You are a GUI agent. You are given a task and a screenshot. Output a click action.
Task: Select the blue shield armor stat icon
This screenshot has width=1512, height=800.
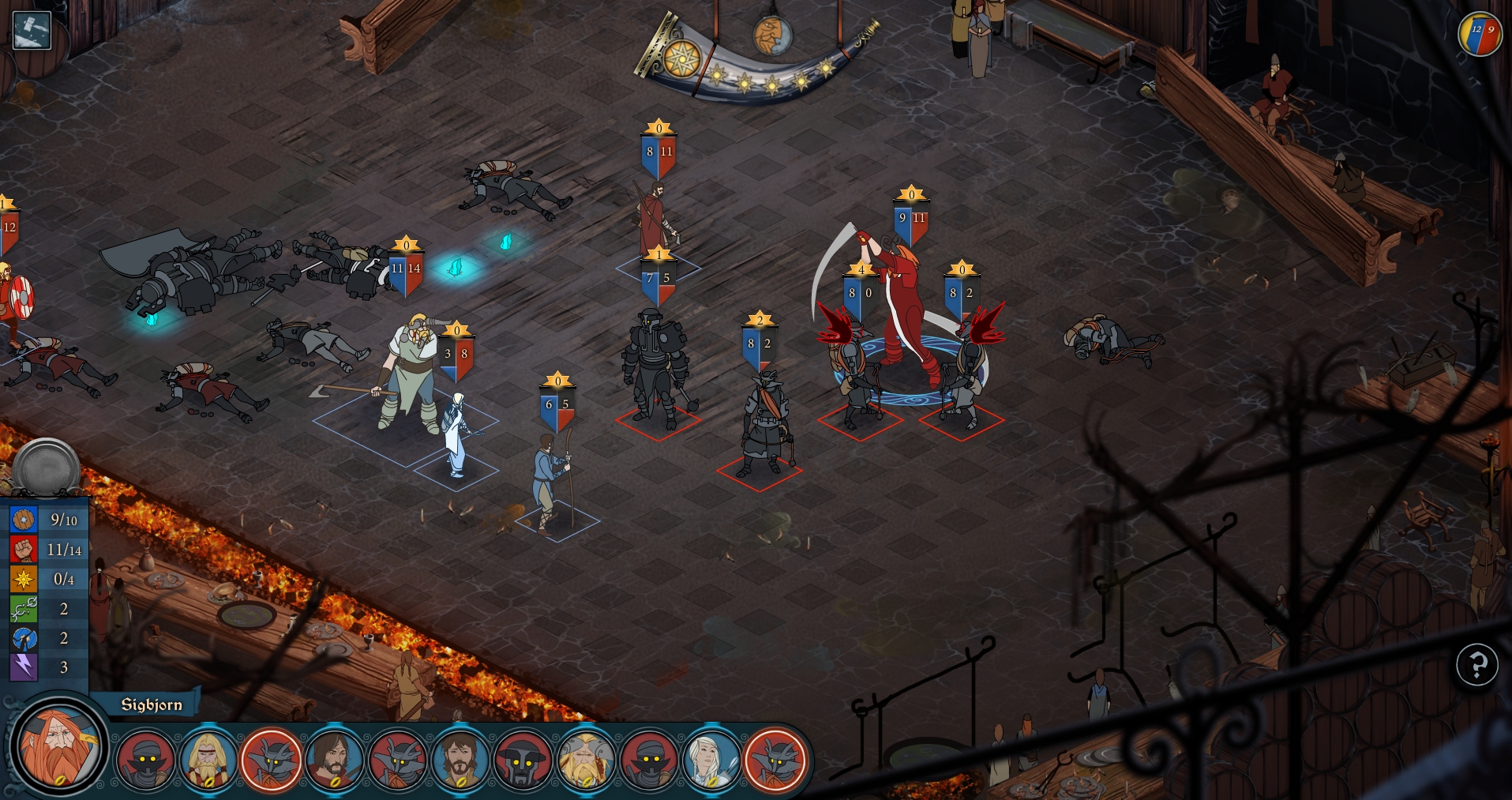tap(22, 520)
